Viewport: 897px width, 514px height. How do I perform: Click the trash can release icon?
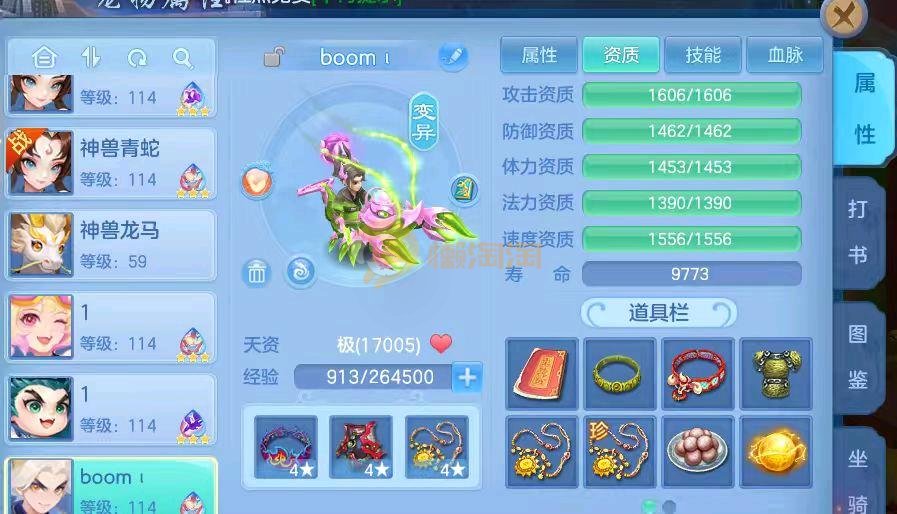[x=257, y=271]
